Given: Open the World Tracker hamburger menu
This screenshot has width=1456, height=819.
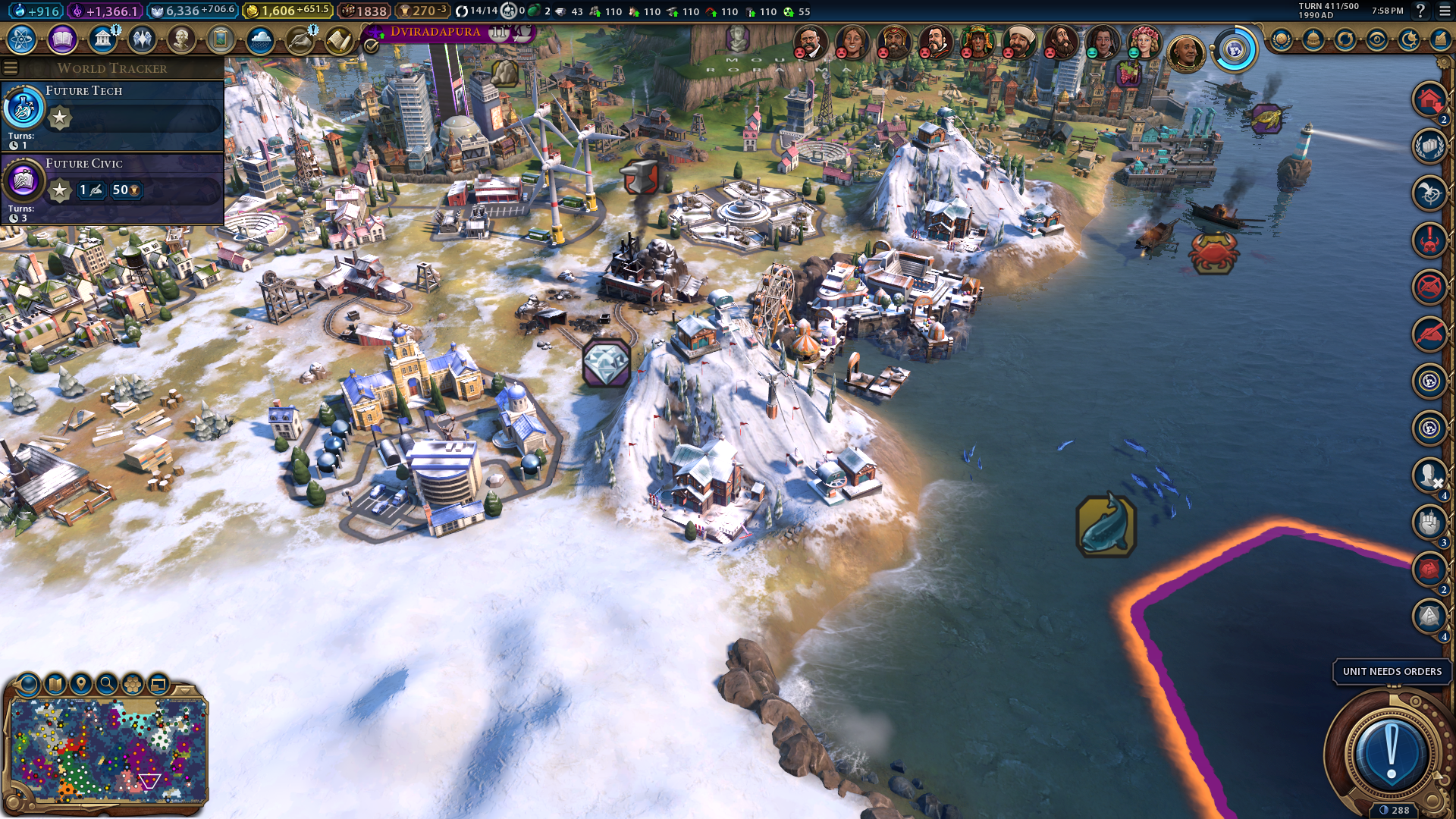Looking at the screenshot, I should point(11,68).
